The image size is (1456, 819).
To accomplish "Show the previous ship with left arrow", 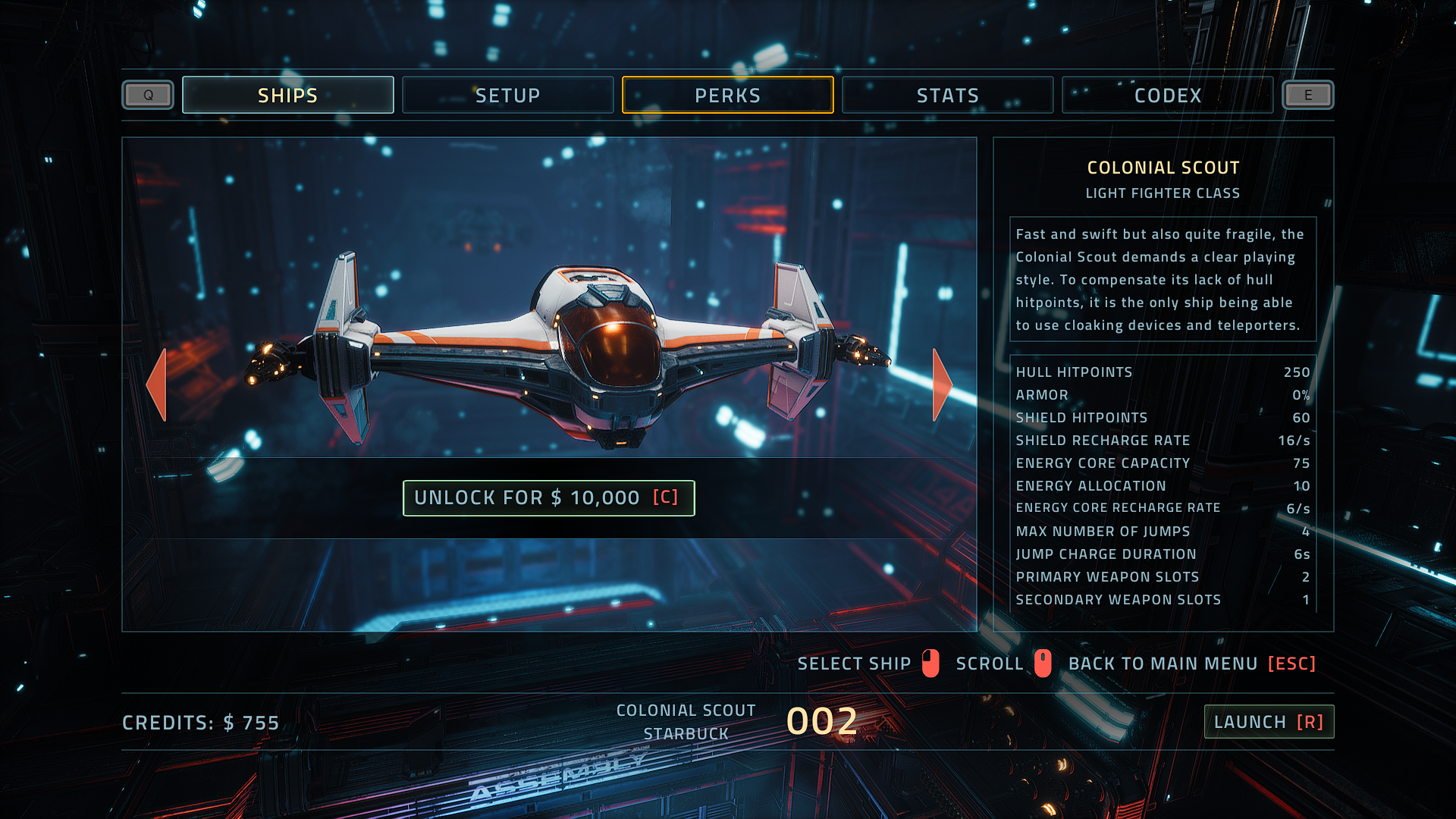I will tap(157, 384).
